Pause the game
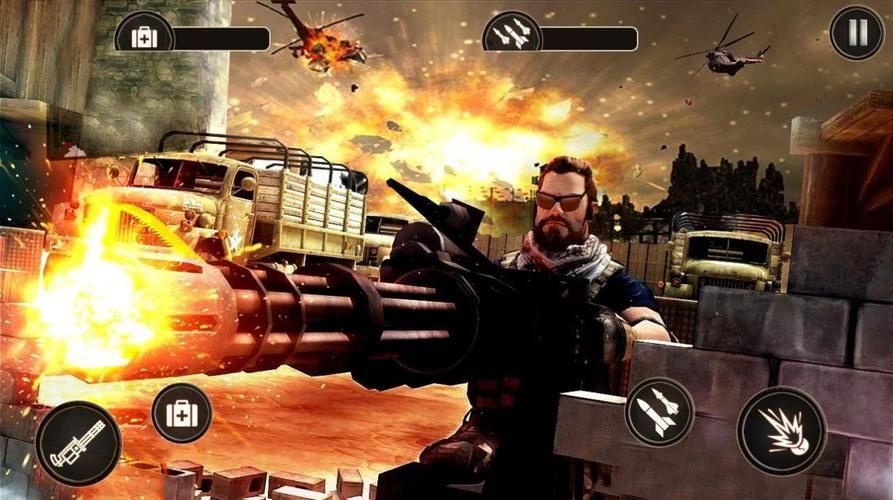This screenshot has height=500, width=893. point(857,33)
